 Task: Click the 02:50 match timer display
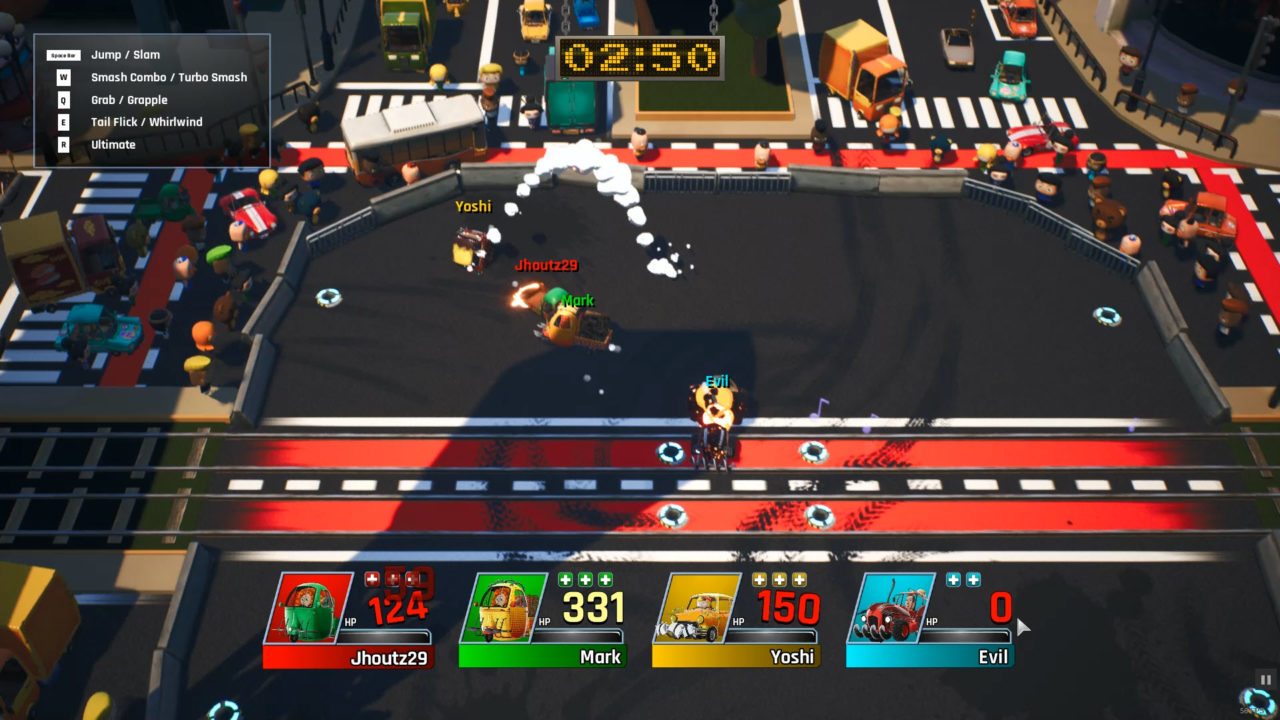640,58
